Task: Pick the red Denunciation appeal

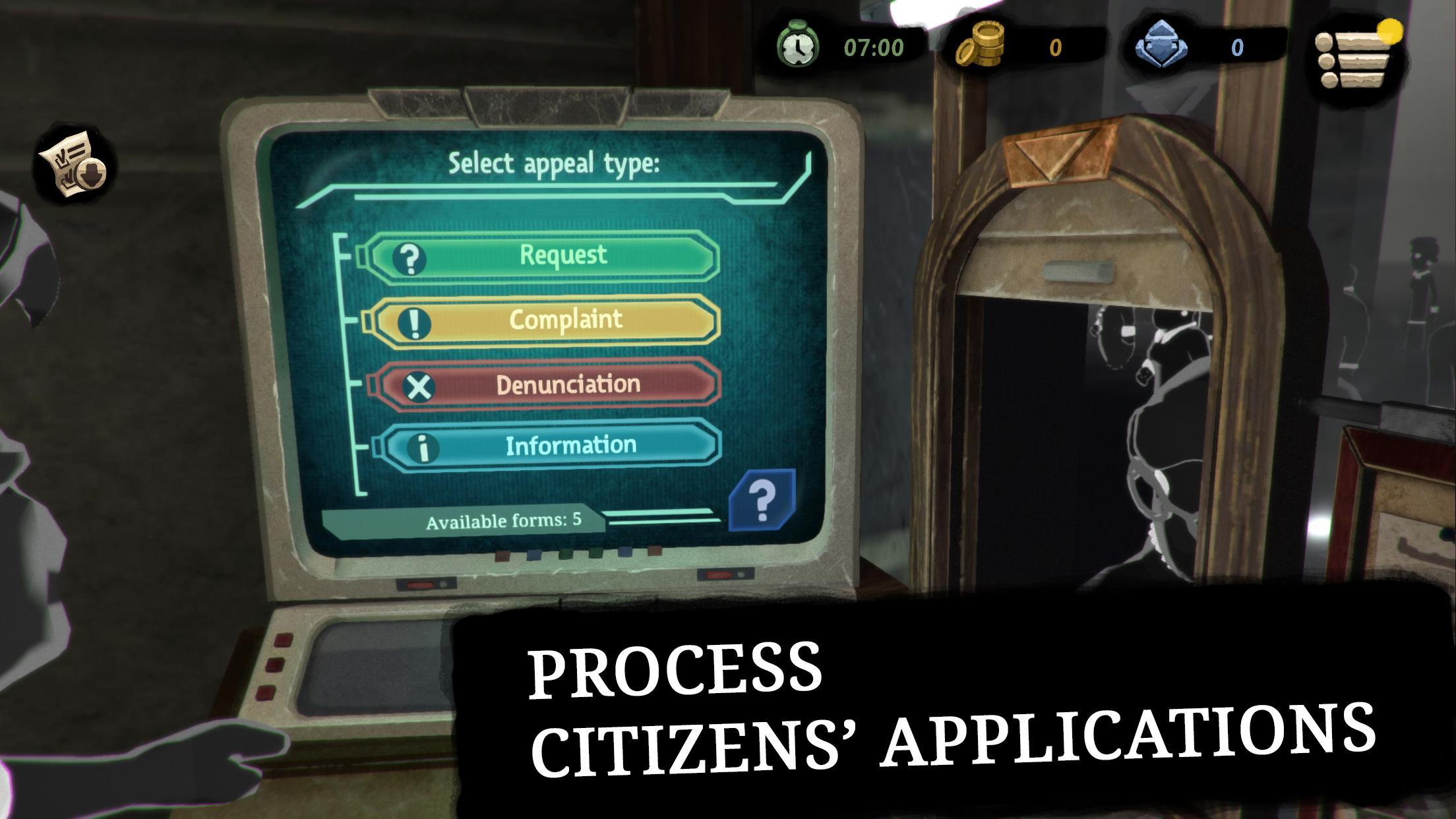Action: pos(549,385)
